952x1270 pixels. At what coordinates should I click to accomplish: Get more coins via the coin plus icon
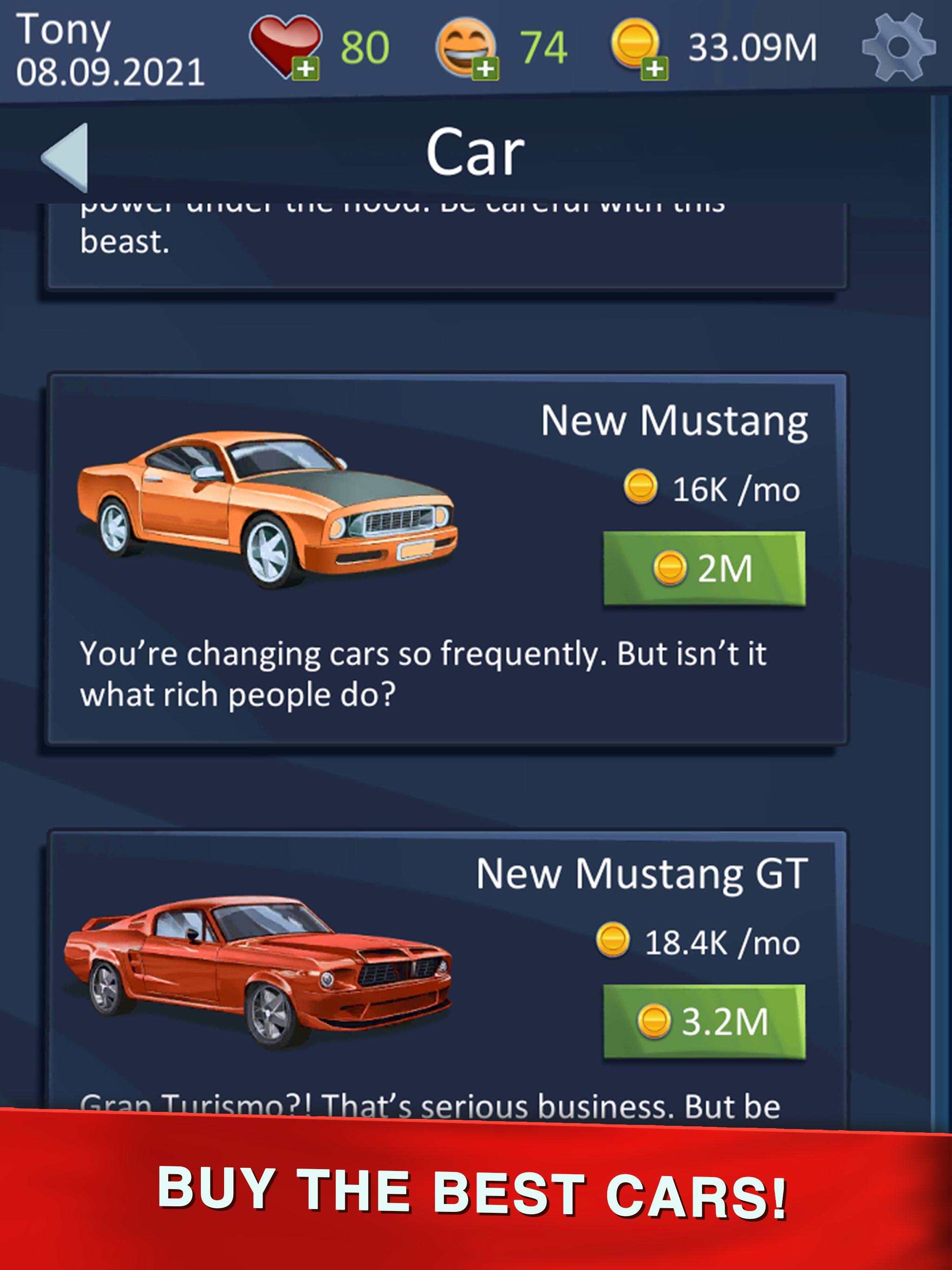click(x=654, y=69)
